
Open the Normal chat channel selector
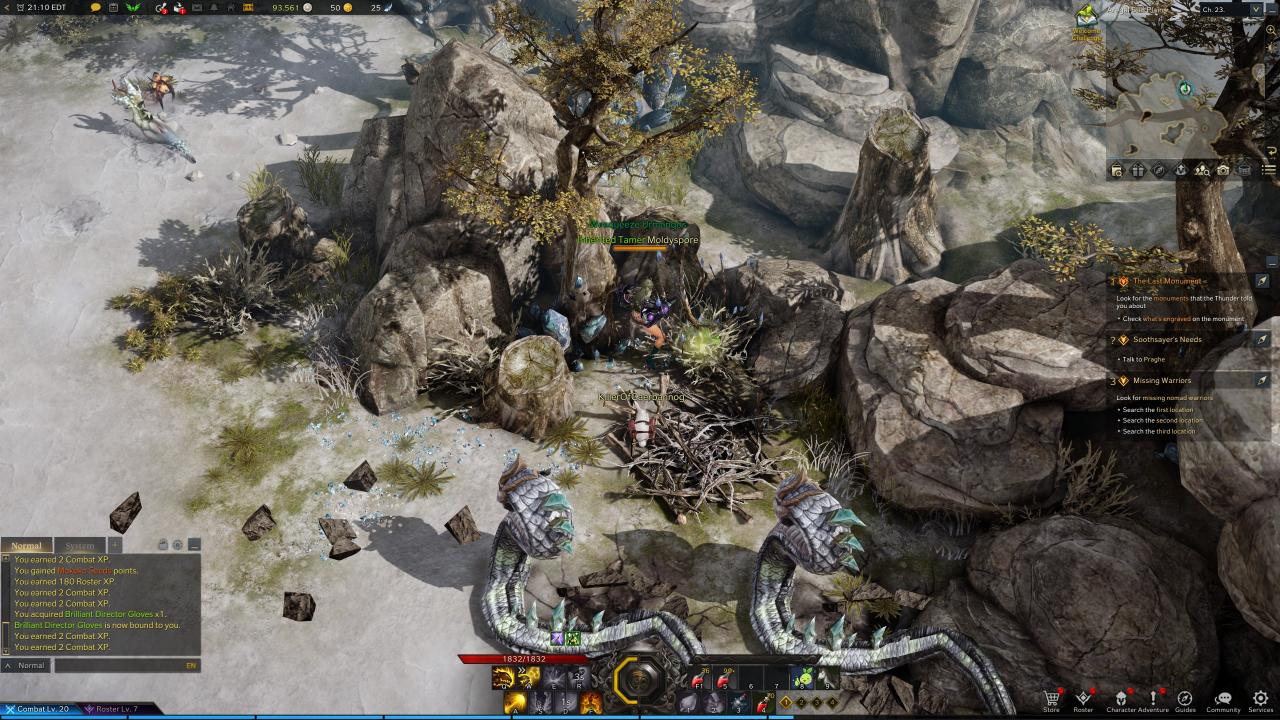pos(26,665)
